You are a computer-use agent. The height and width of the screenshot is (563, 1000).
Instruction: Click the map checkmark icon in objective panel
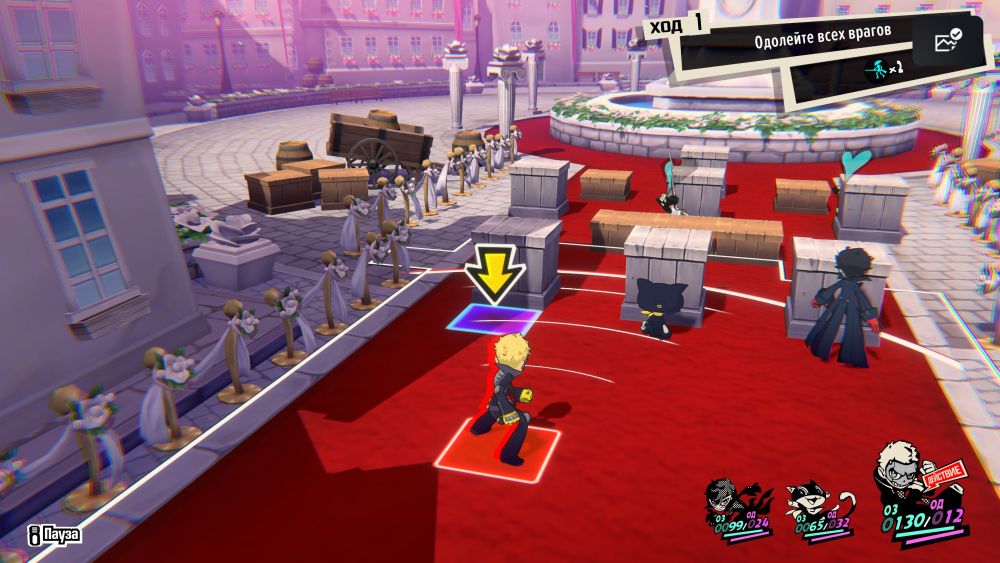(946, 41)
